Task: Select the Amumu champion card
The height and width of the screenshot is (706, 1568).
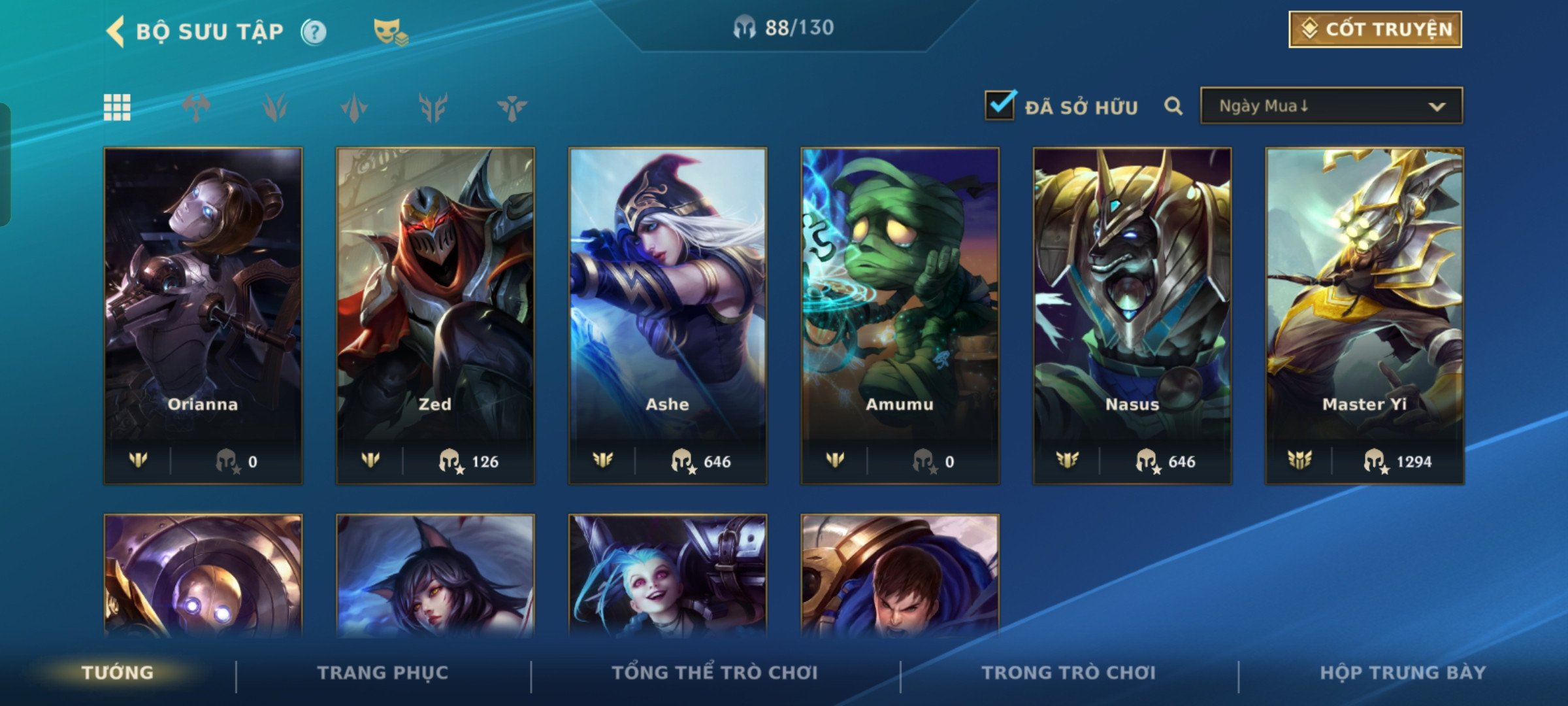Action: [900, 315]
